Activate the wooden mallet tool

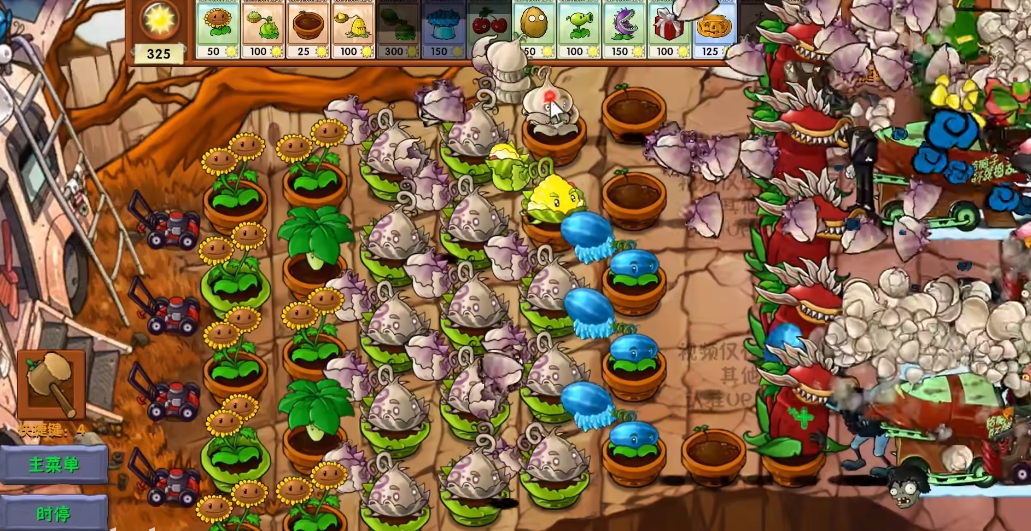[x=51, y=384]
